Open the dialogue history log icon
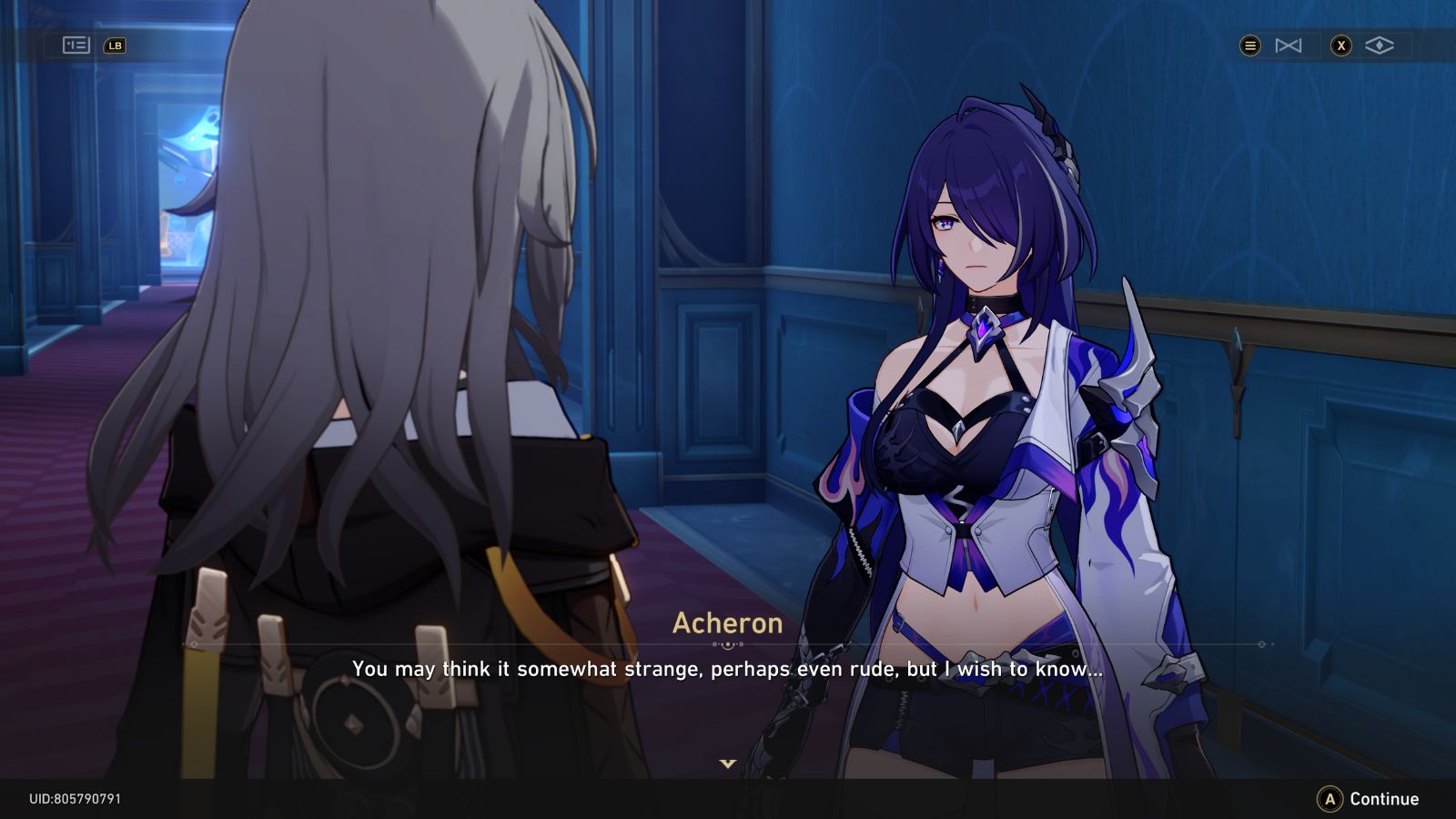 point(76,45)
